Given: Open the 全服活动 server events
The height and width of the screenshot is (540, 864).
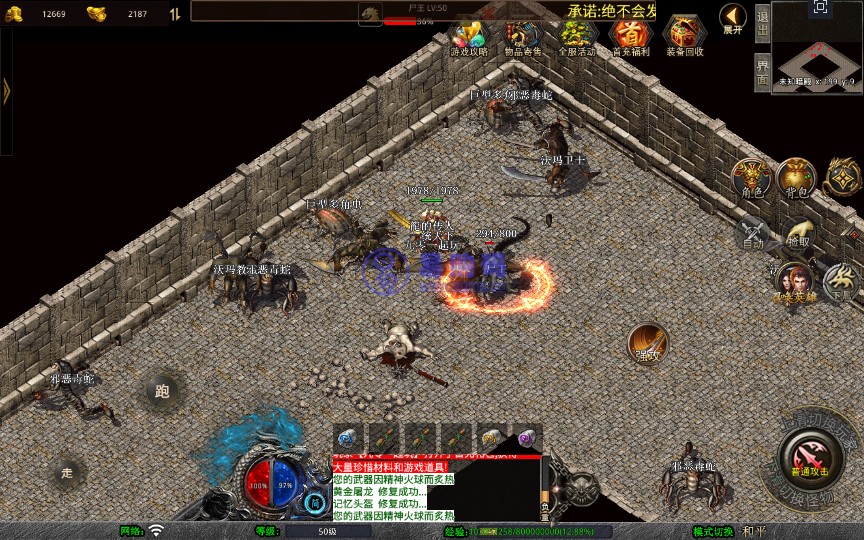Looking at the screenshot, I should coord(576,37).
